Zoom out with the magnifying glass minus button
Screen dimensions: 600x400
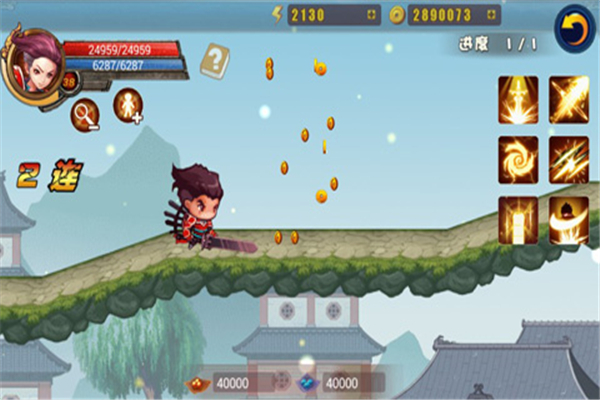pyautogui.click(x=85, y=115)
